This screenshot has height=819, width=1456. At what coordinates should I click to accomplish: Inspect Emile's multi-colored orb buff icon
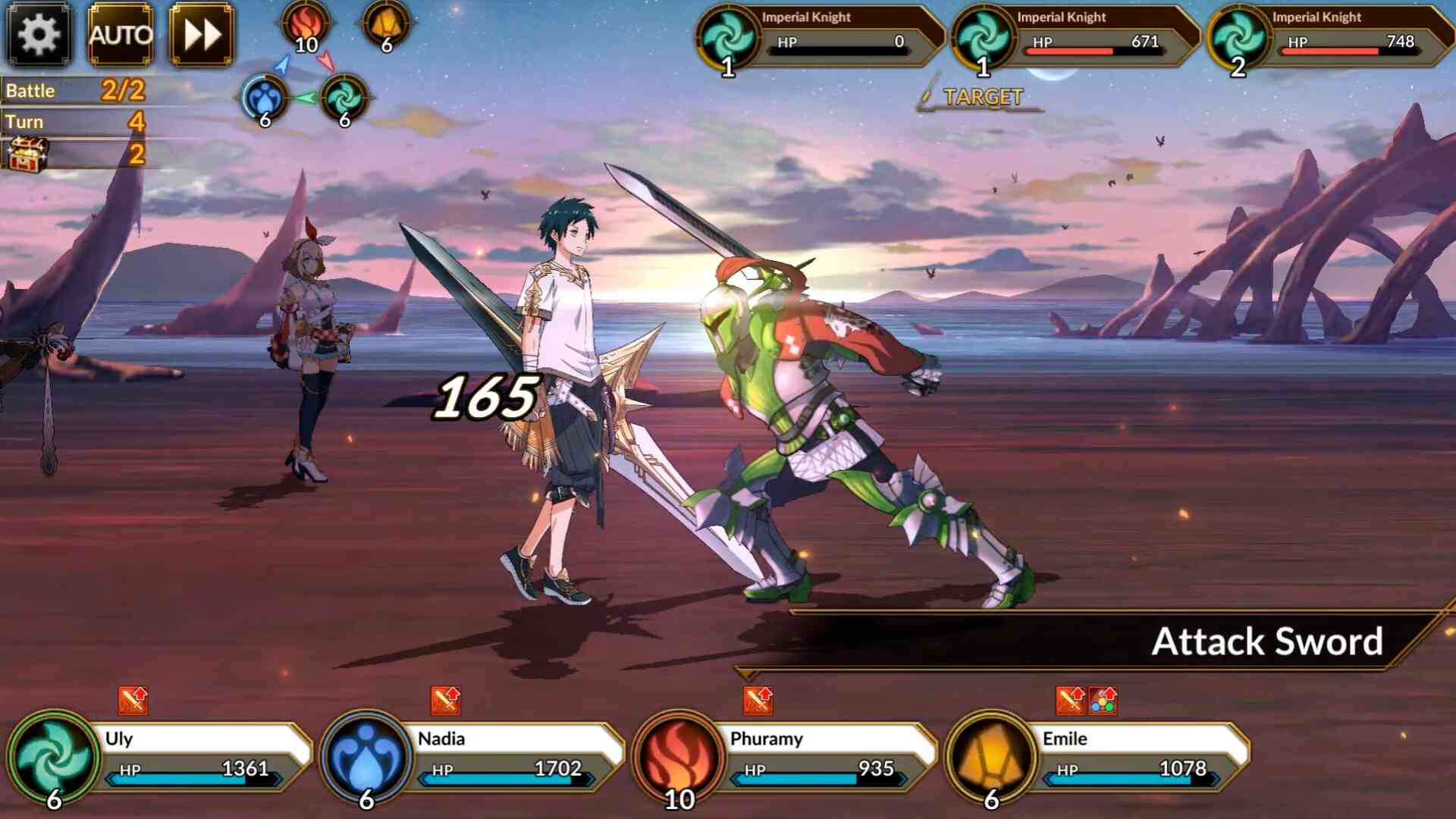(1103, 701)
